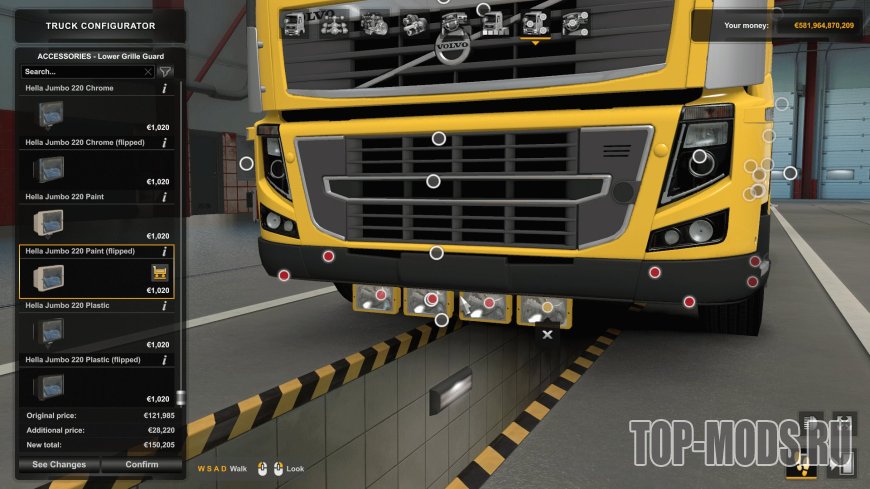Screen dimensions: 870x489
Task: Close the selected slot with the X marker
Action: coord(547,334)
